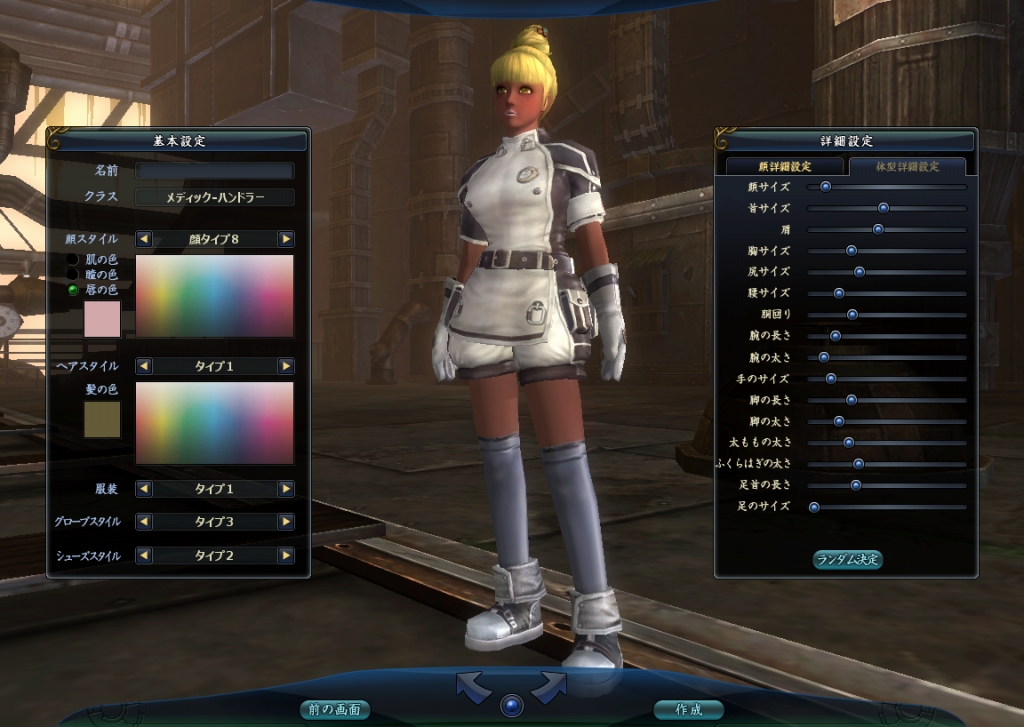Open the 体型詳細設定 body details tab
The height and width of the screenshot is (727, 1024).
[x=906, y=166]
